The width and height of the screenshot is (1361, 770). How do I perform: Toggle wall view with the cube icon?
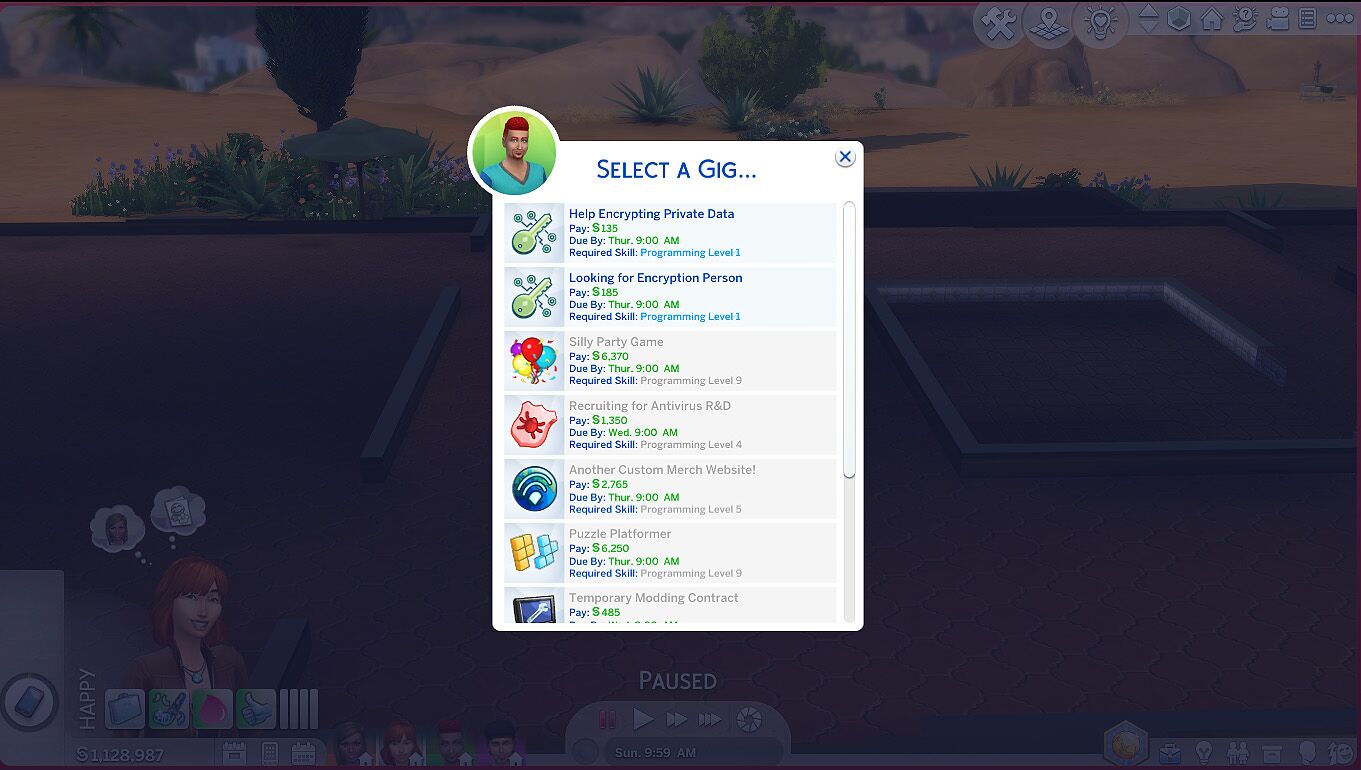click(x=1180, y=20)
